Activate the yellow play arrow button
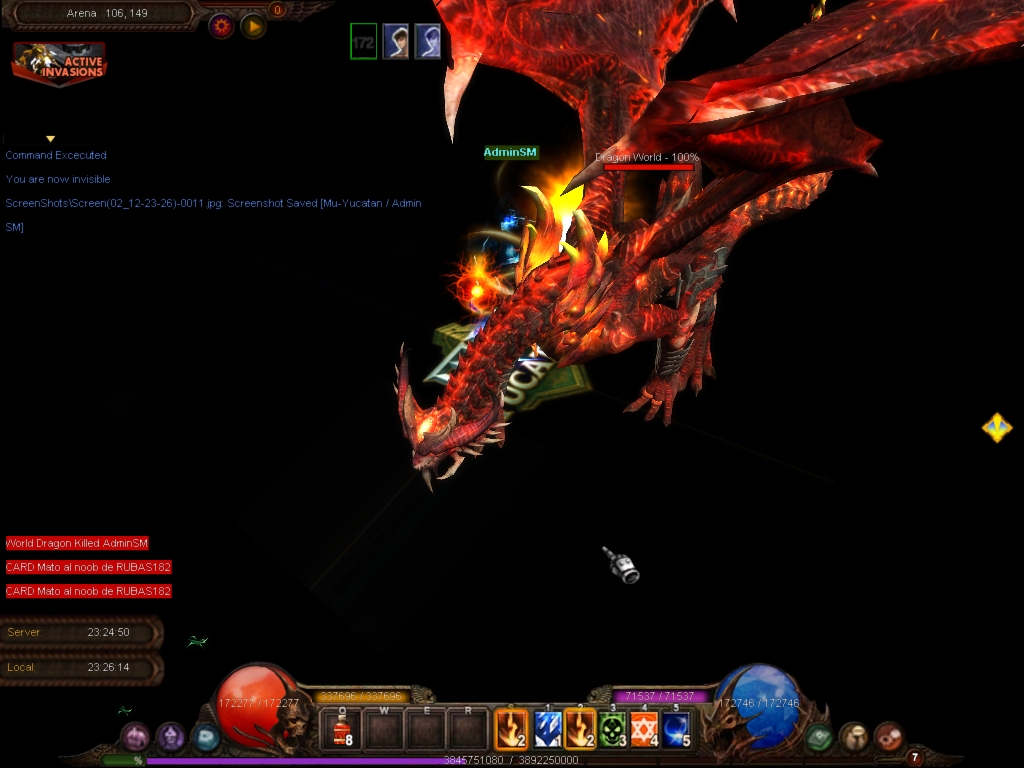Image resolution: width=1024 pixels, height=768 pixels. [x=253, y=26]
